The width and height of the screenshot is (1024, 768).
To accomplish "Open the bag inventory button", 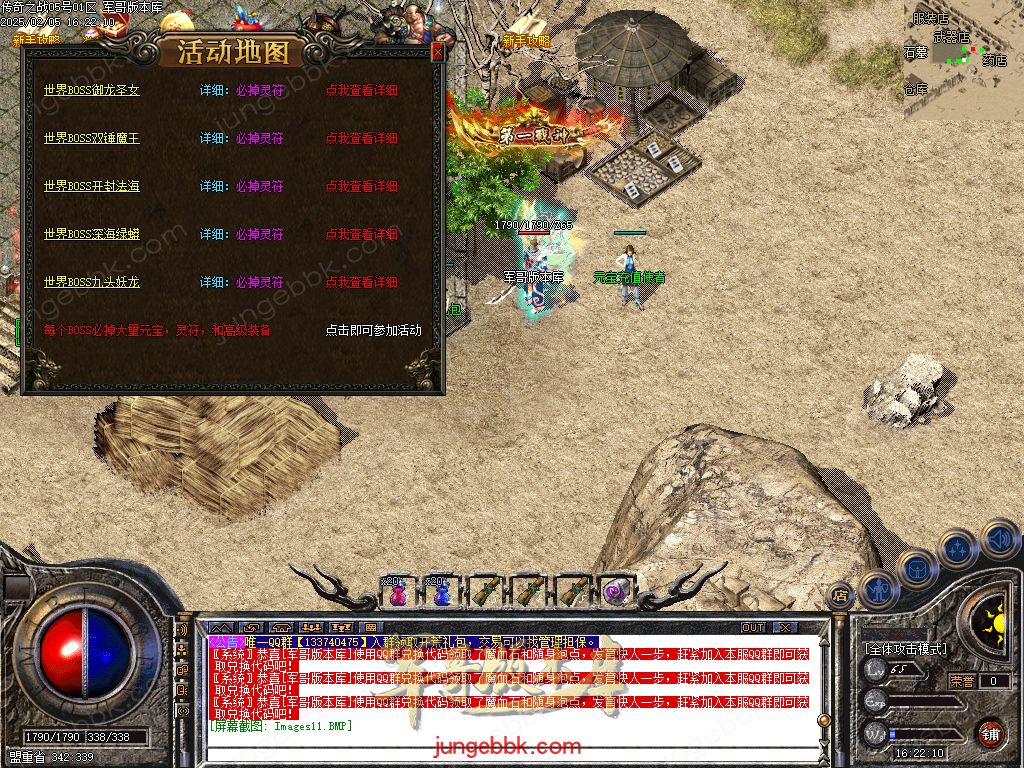I will pyautogui.click(x=916, y=568).
